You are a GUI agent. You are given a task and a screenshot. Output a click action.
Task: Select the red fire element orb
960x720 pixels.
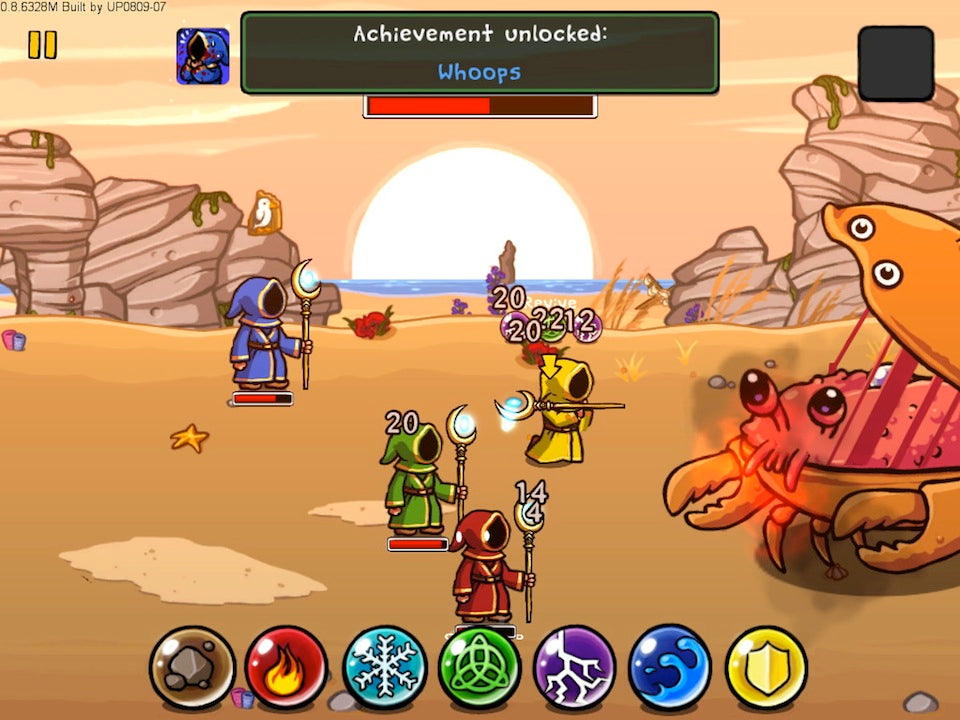pyautogui.click(x=286, y=667)
